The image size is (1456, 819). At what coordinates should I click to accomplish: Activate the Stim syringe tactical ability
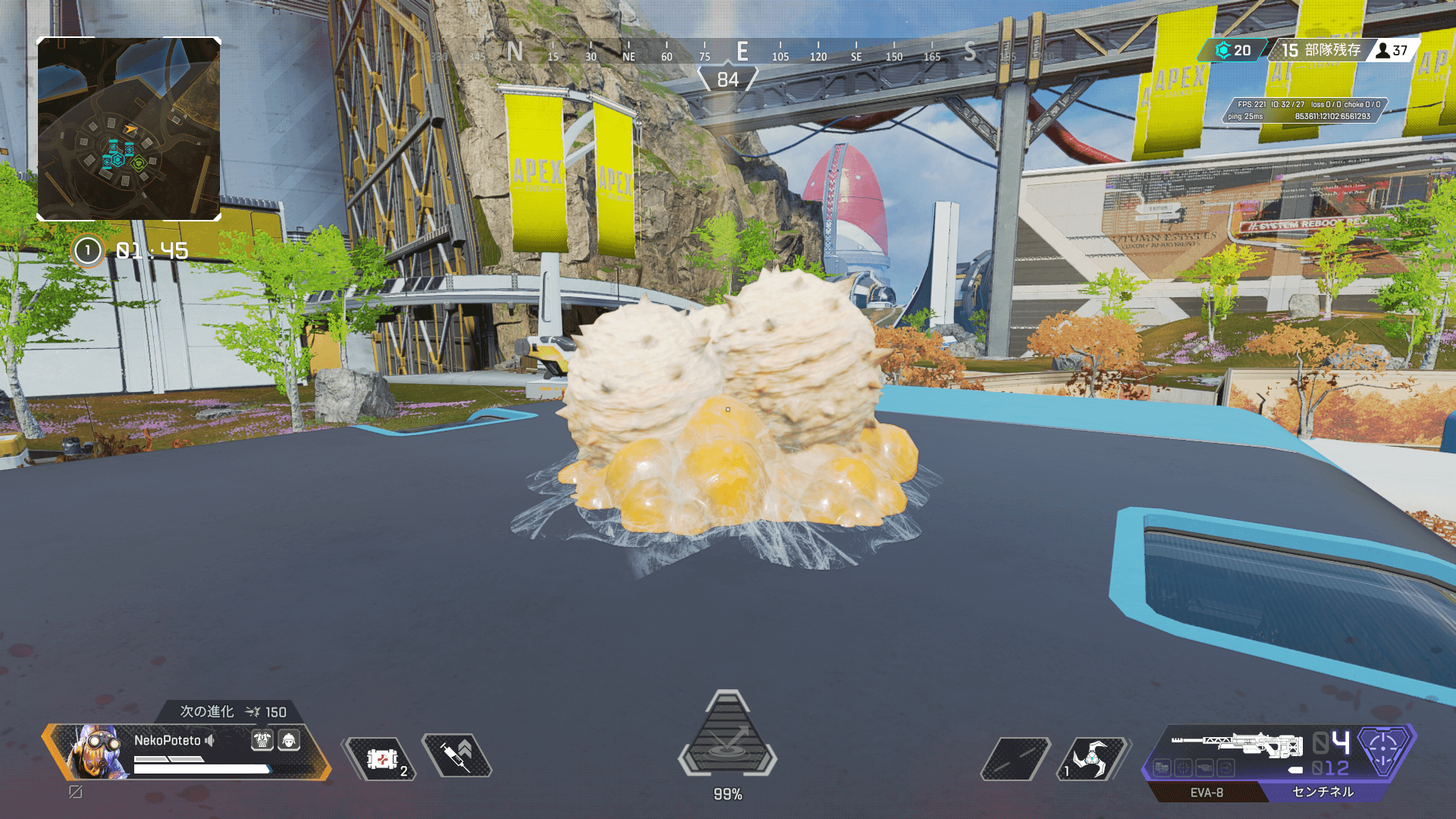[x=457, y=755]
